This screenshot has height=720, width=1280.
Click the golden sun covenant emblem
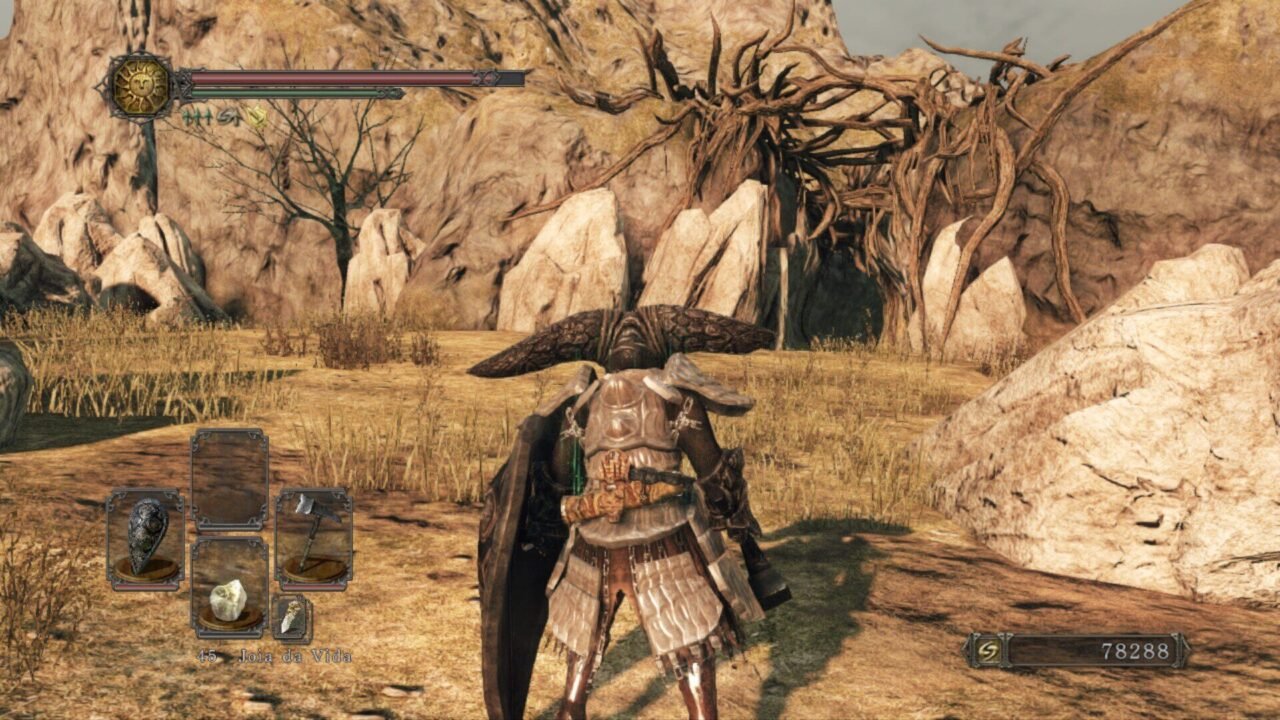[141, 86]
